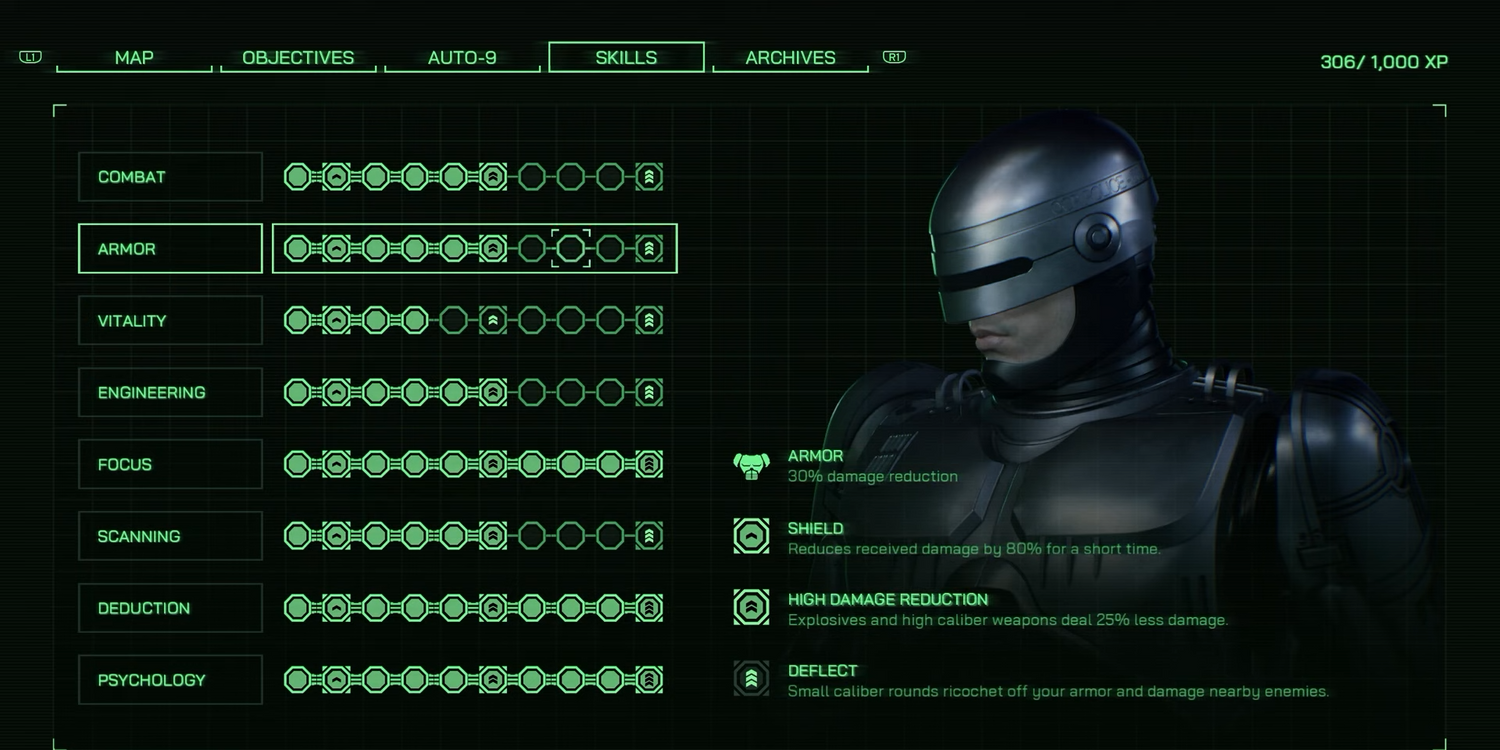This screenshot has width=1500, height=750.
Task: Open the Vitality skill category
Action: pyautogui.click(x=170, y=321)
